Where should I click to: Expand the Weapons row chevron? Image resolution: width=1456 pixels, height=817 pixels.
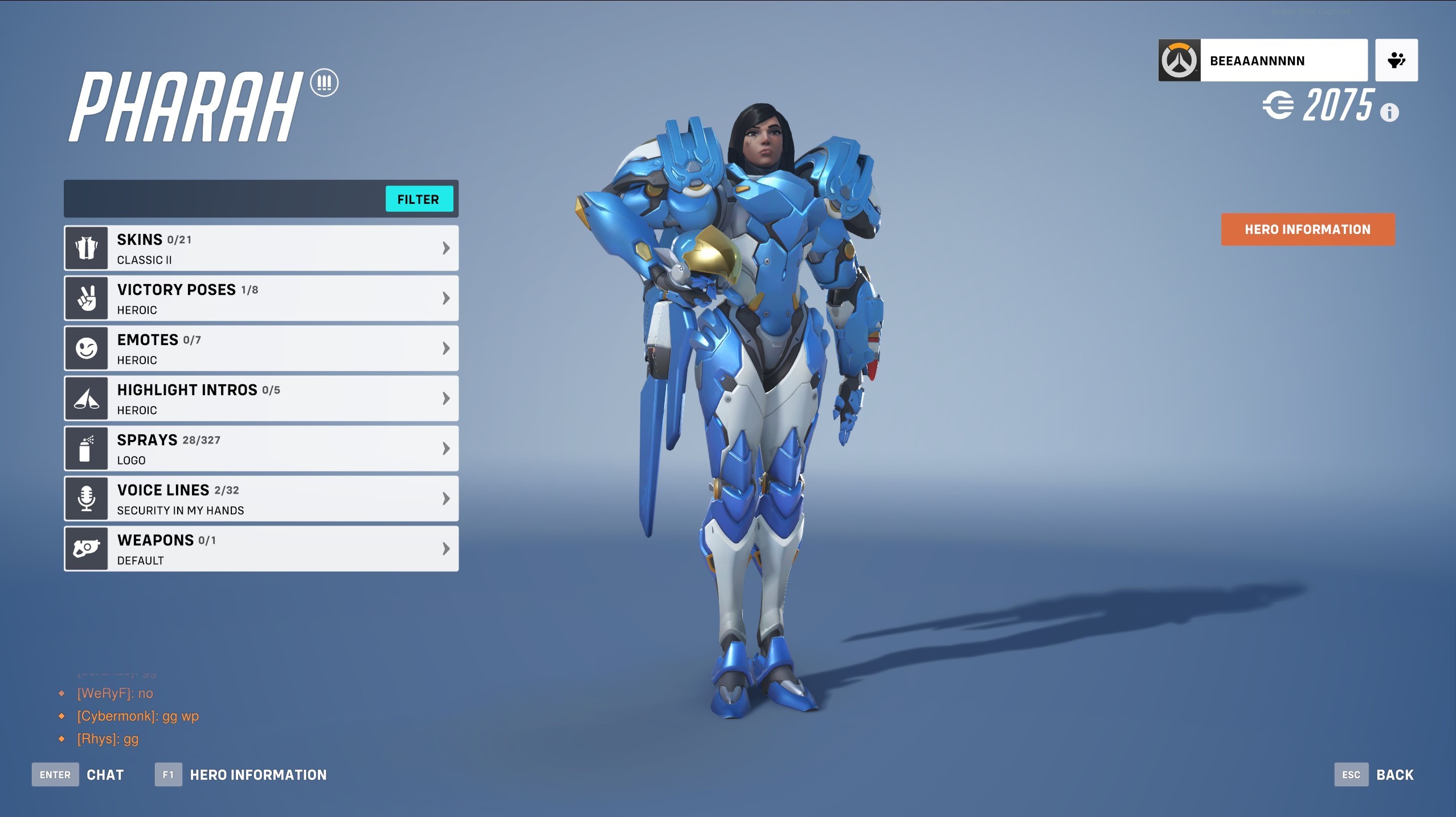[x=445, y=548]
